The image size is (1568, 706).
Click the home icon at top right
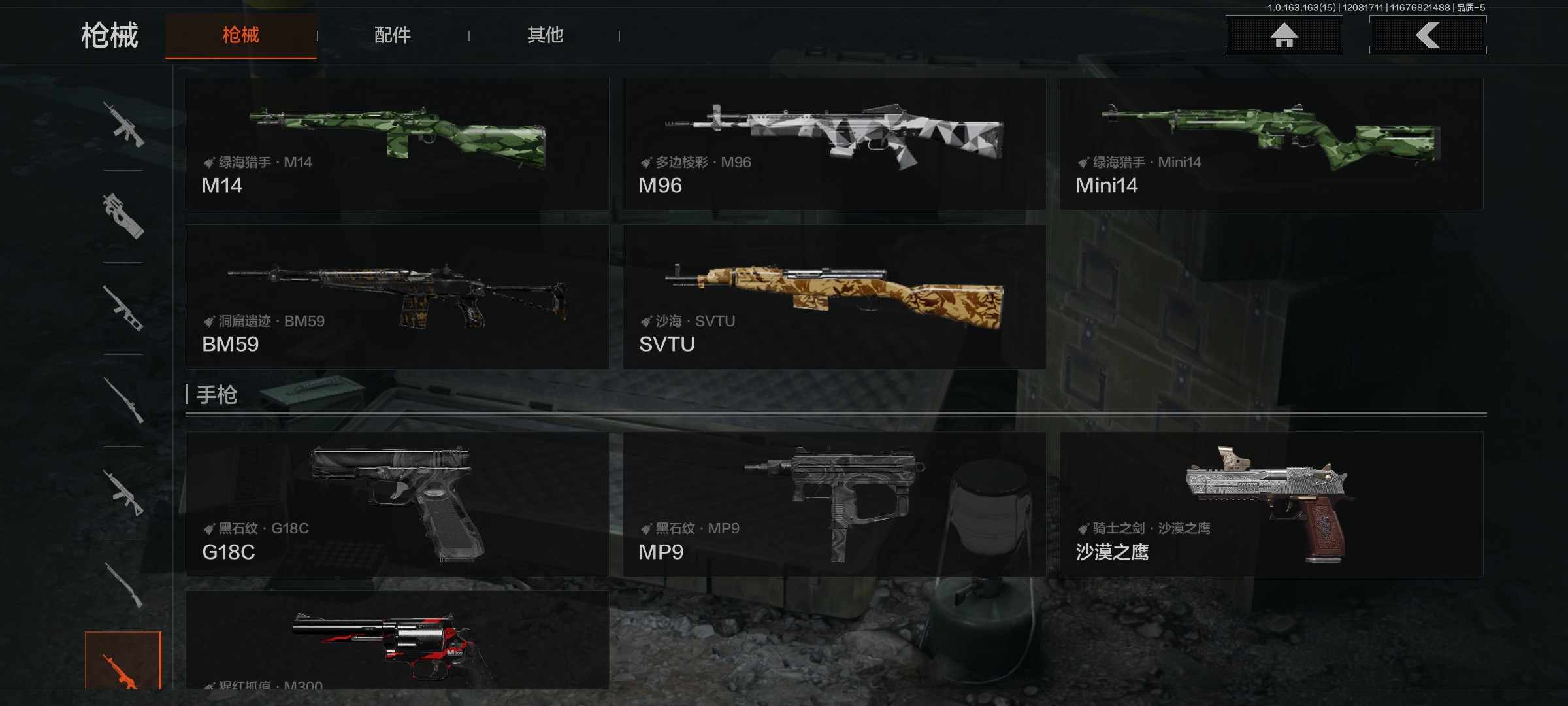pyautogui.click(x=1282, y=36)
